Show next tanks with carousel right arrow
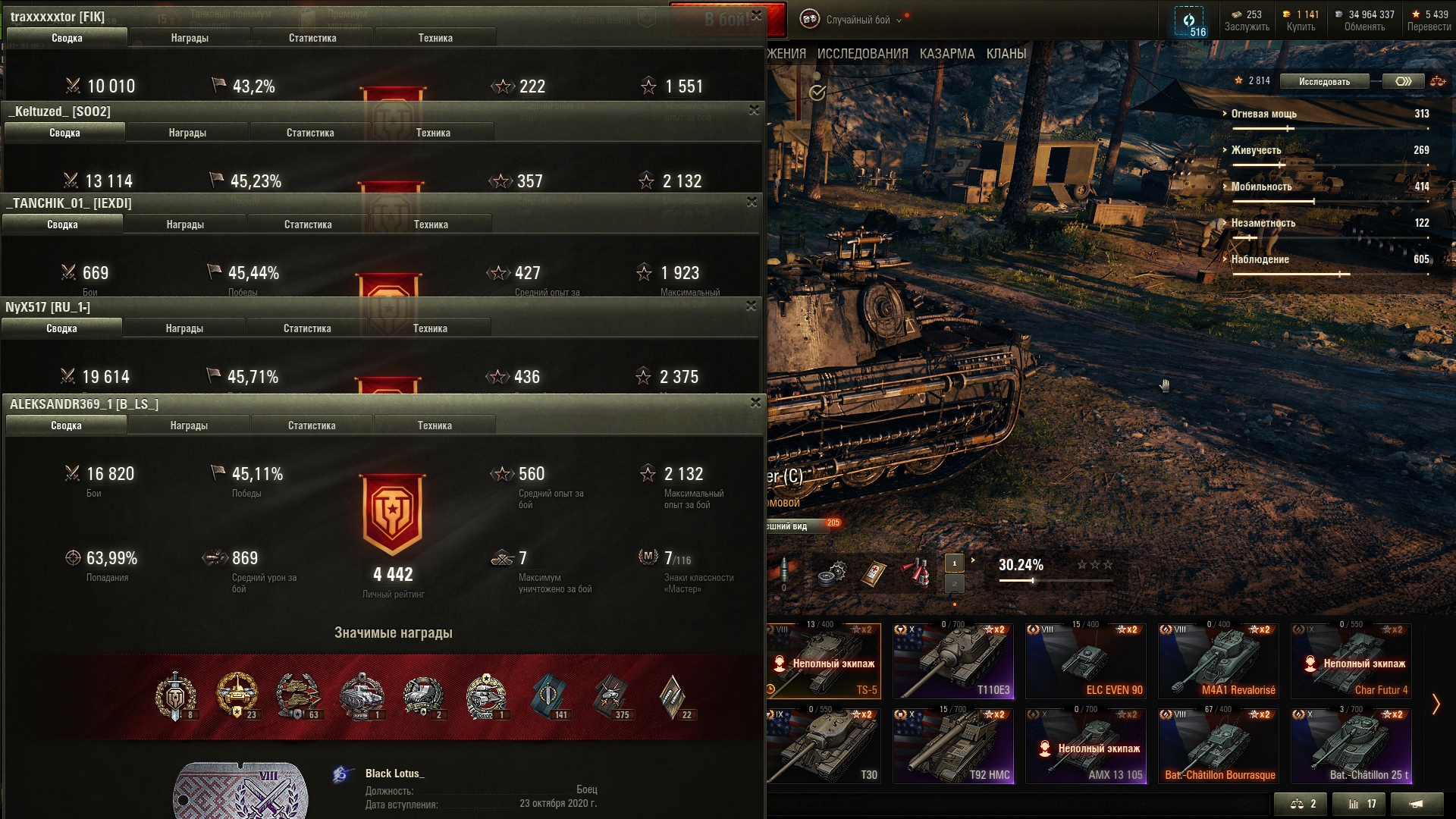Image resolution: width=1456 pixels, height=819 pixels. pos(1436,704)
